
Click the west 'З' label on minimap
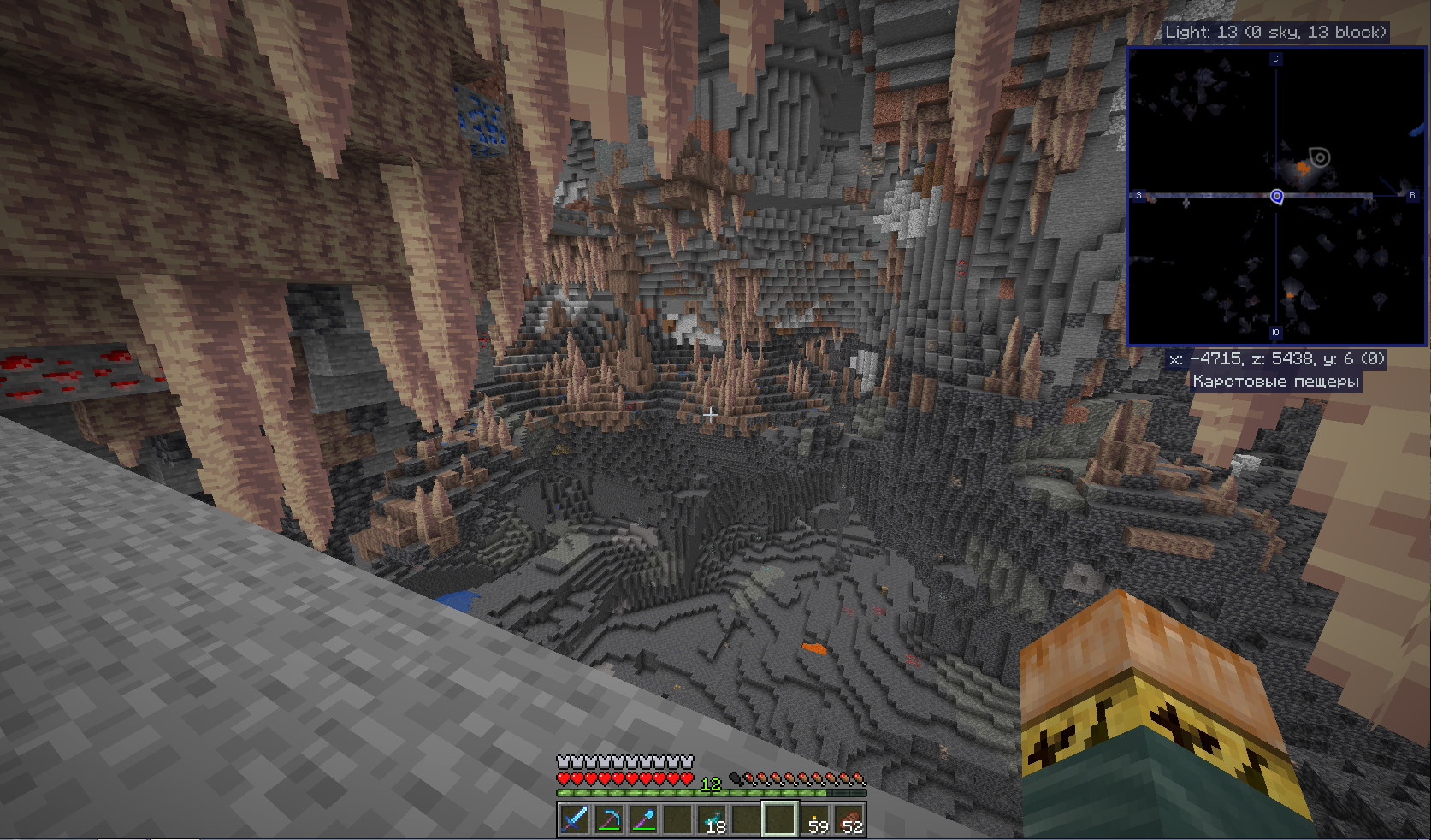click(1138, 196)
